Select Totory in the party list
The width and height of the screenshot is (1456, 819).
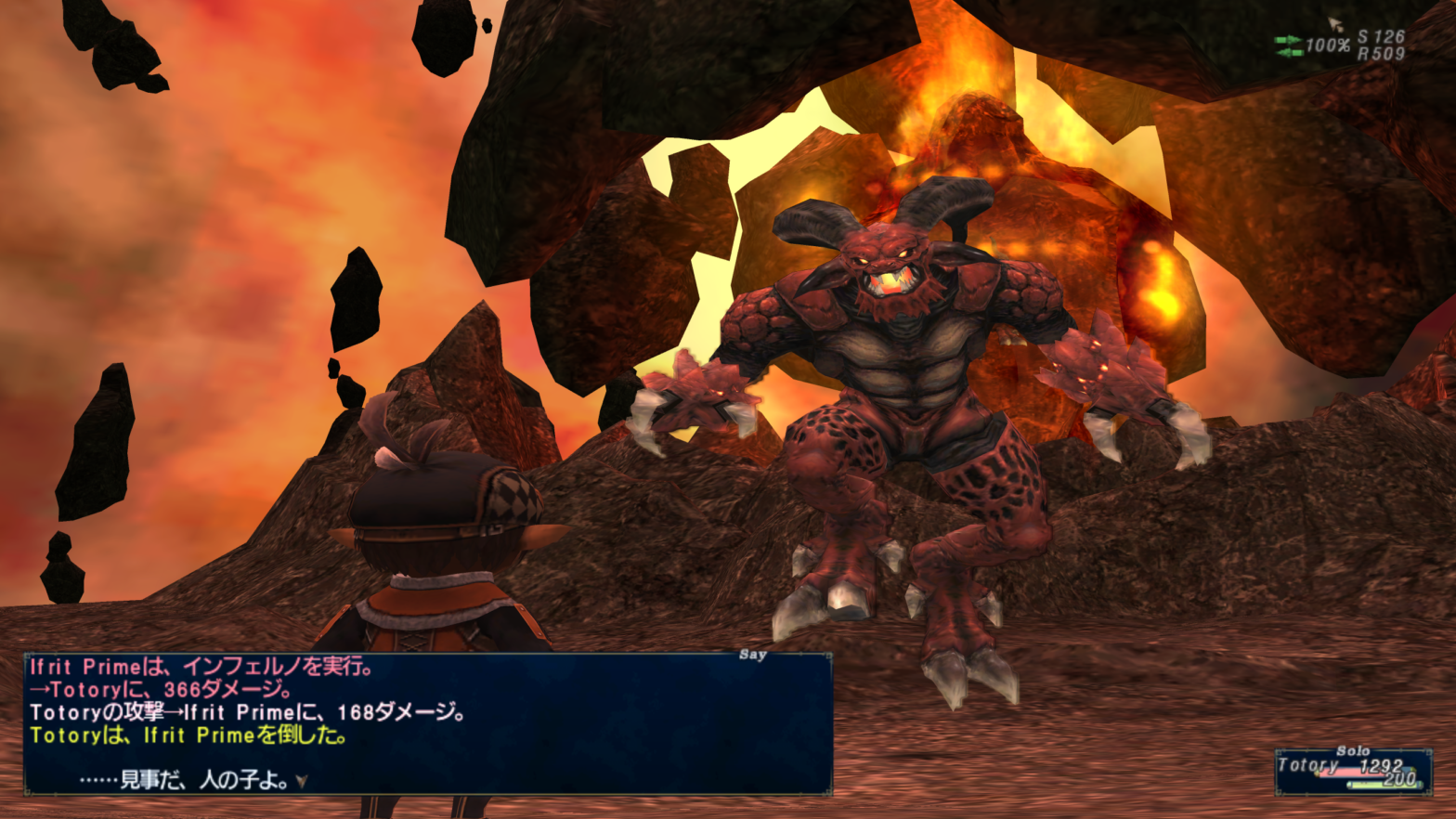point(1309,767)
